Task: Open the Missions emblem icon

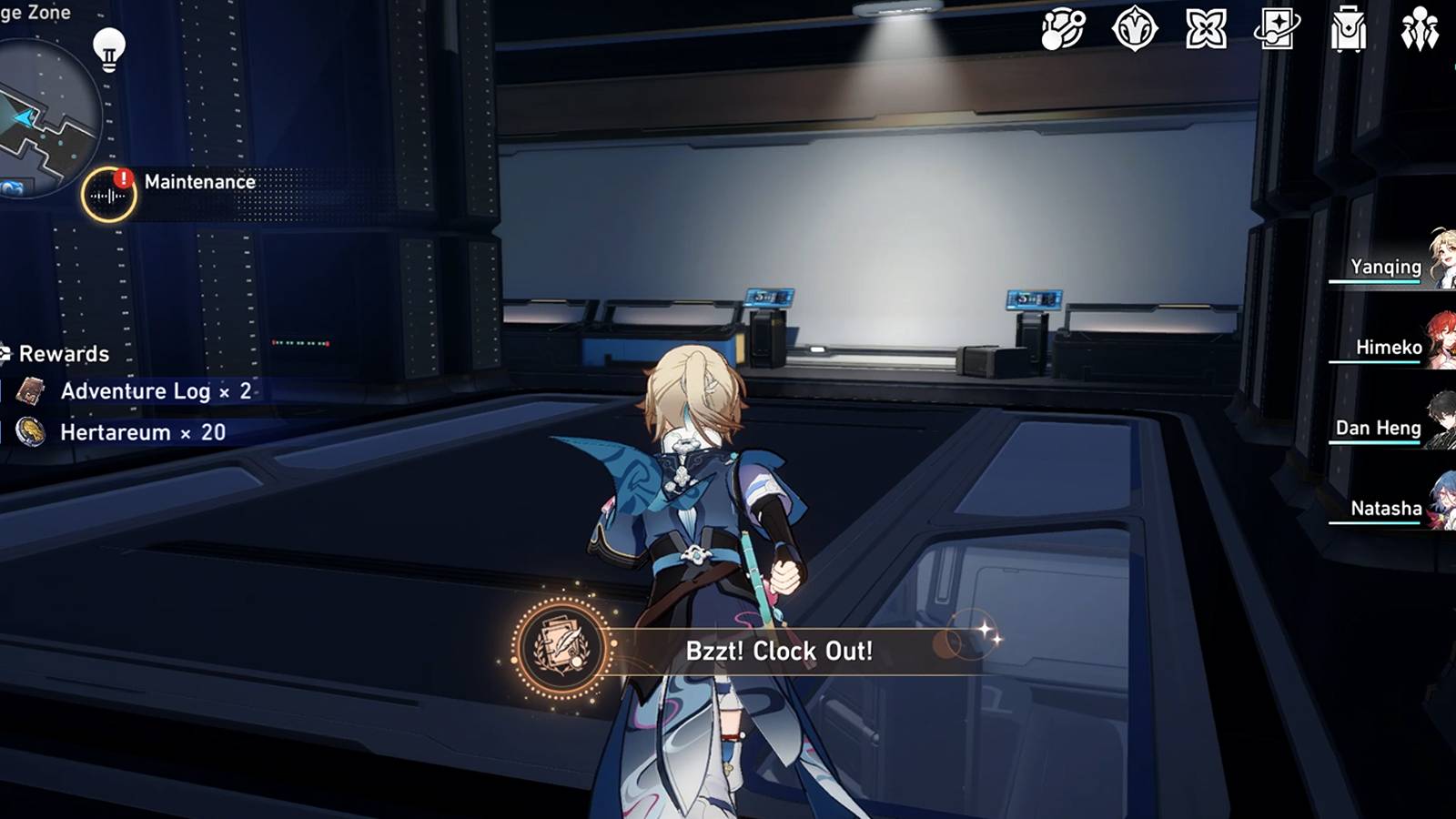Action: click(1134, 30)
